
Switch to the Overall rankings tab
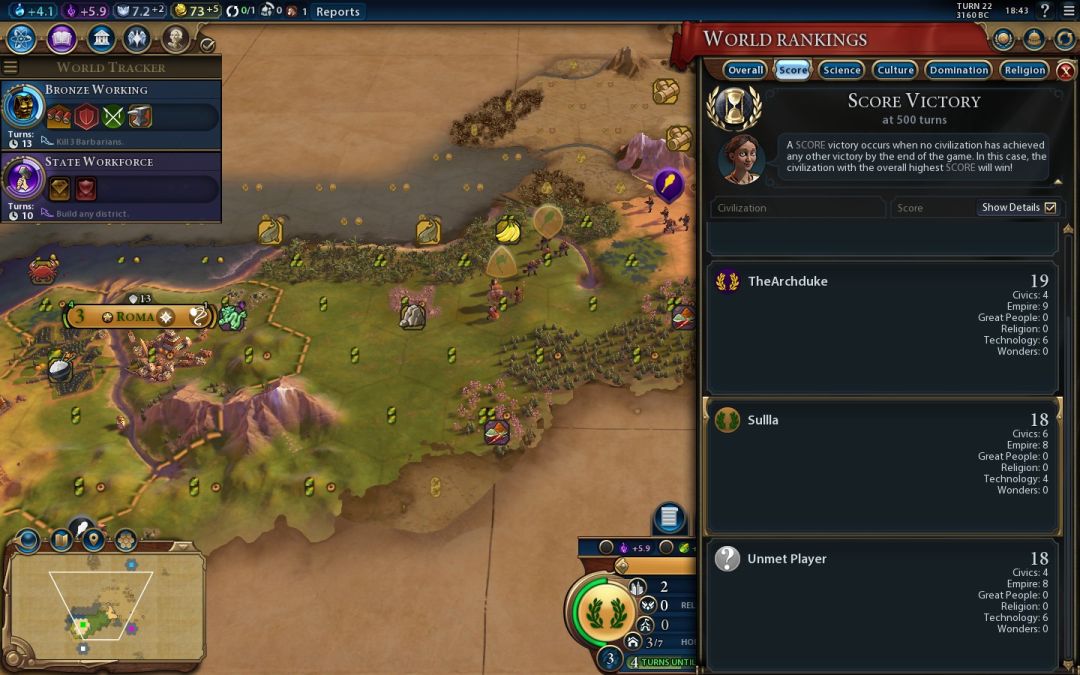coord(745,70)
